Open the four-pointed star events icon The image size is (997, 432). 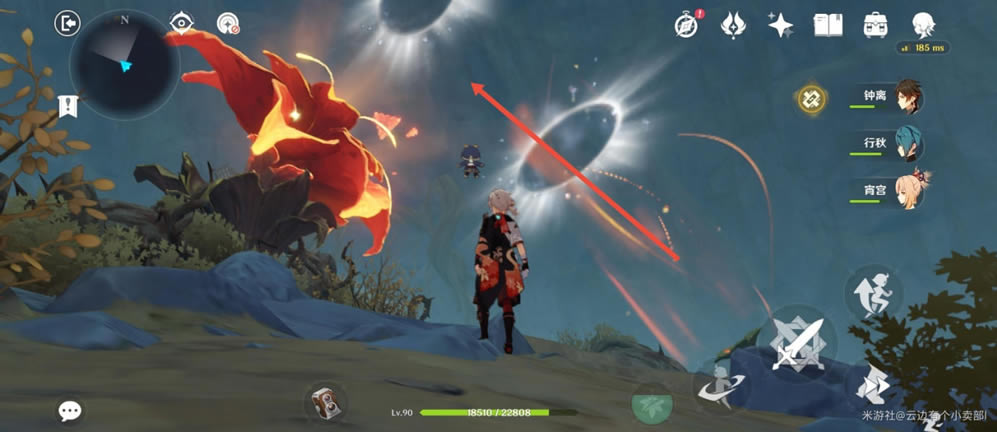point(780,24)
